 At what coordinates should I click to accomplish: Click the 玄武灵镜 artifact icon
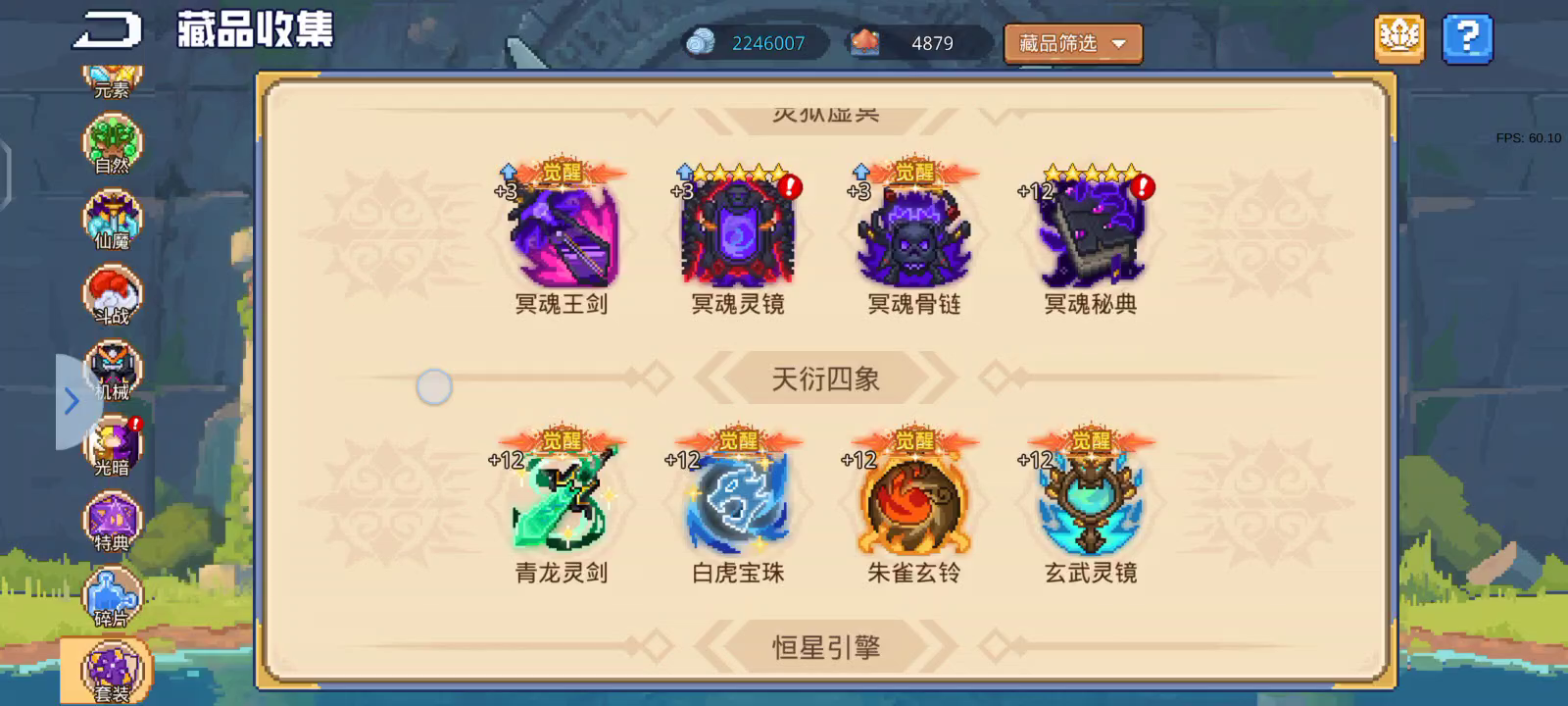tap(1090, 502)
